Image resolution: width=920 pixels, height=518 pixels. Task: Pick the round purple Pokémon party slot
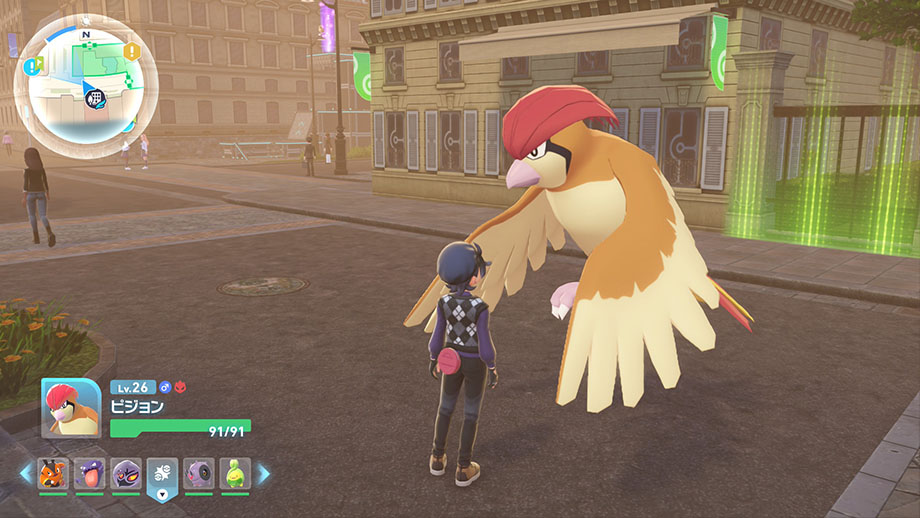pos(198,472)
